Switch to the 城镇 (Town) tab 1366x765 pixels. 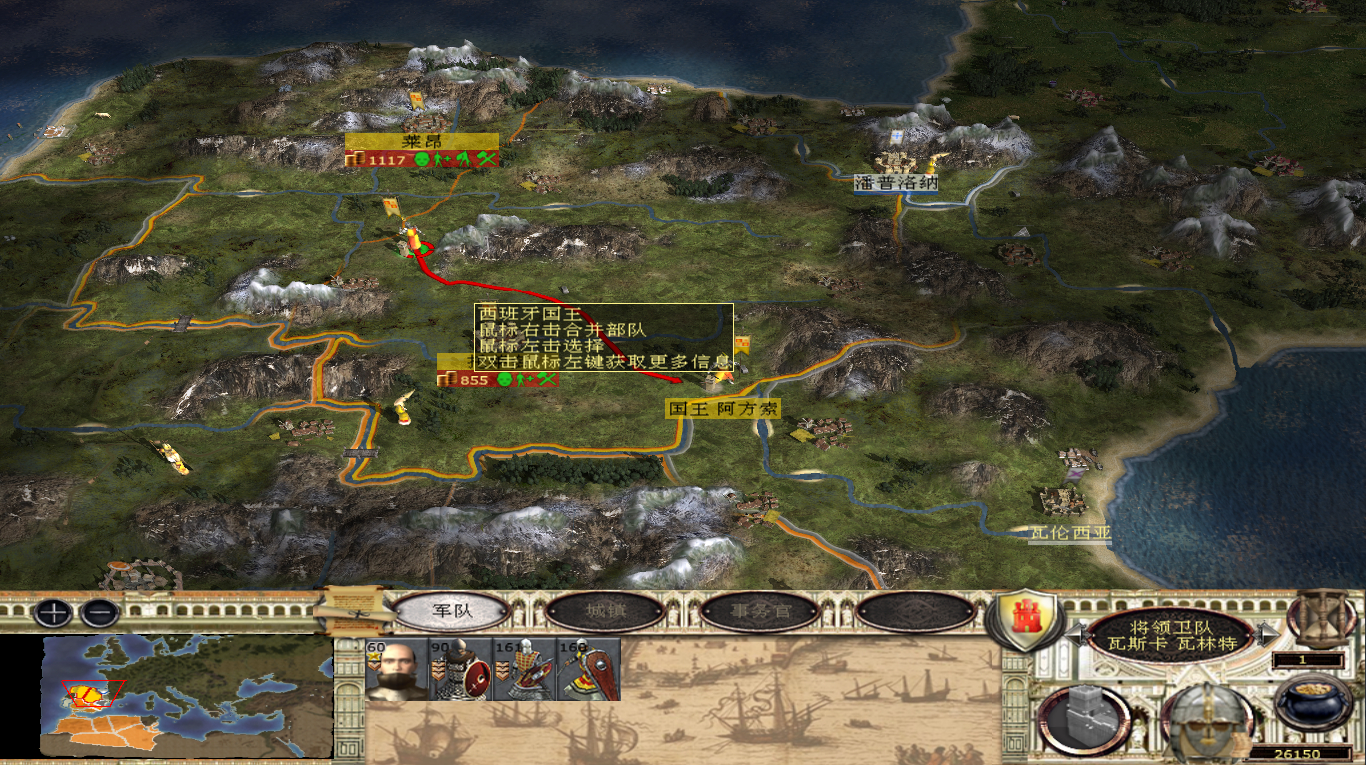tap(606, 611)
